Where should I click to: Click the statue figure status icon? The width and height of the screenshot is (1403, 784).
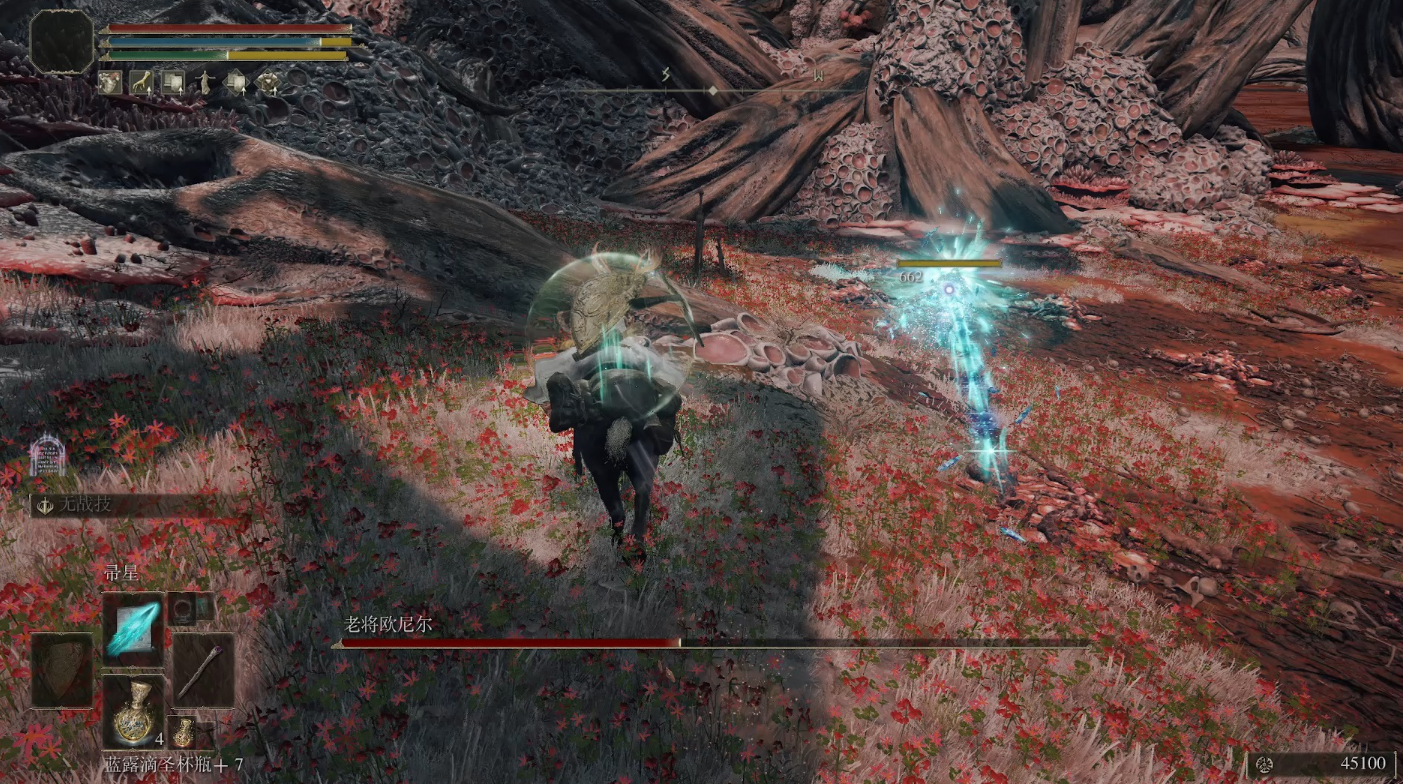[204, 82]
